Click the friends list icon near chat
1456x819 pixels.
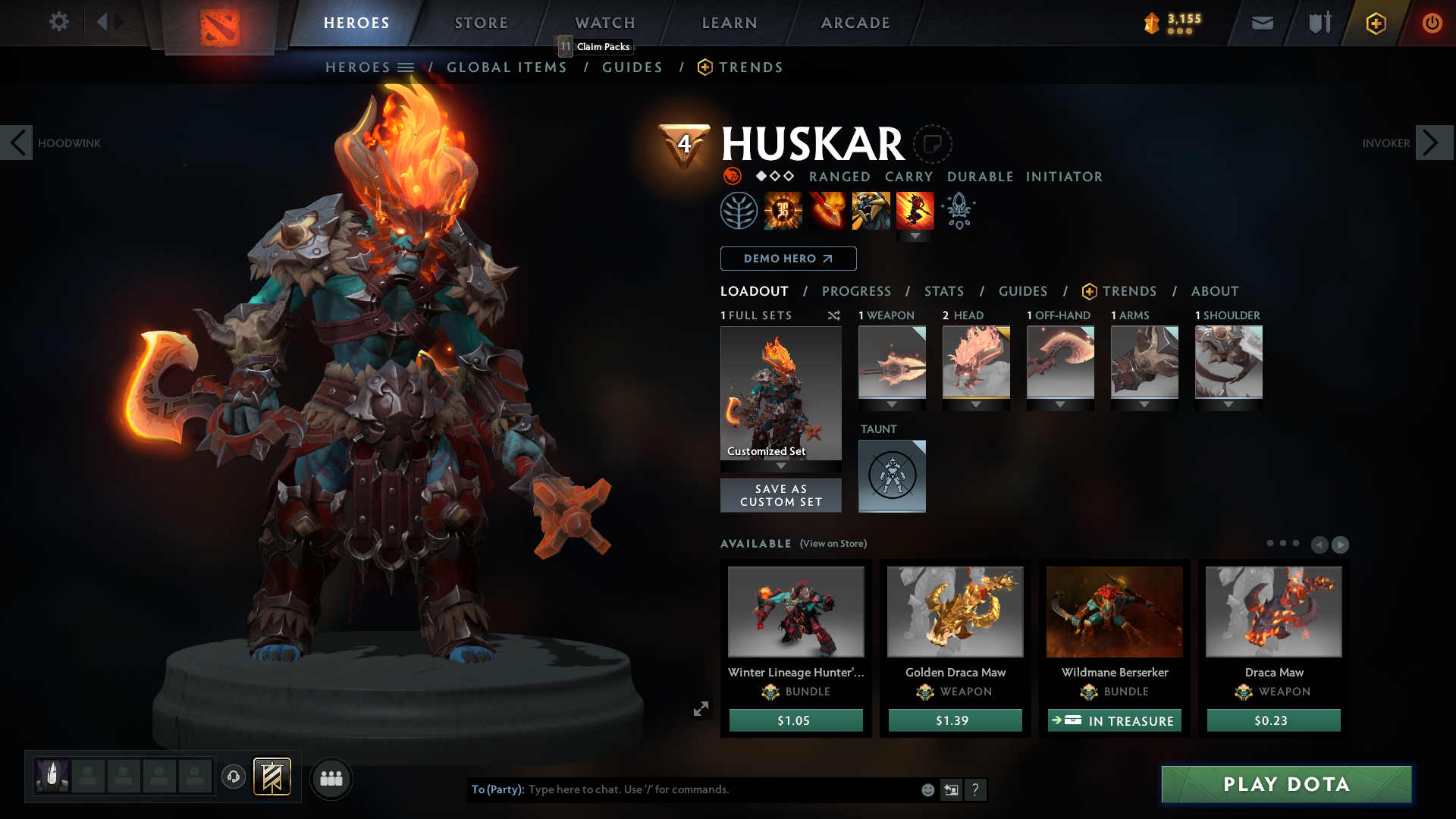point(331,779)
